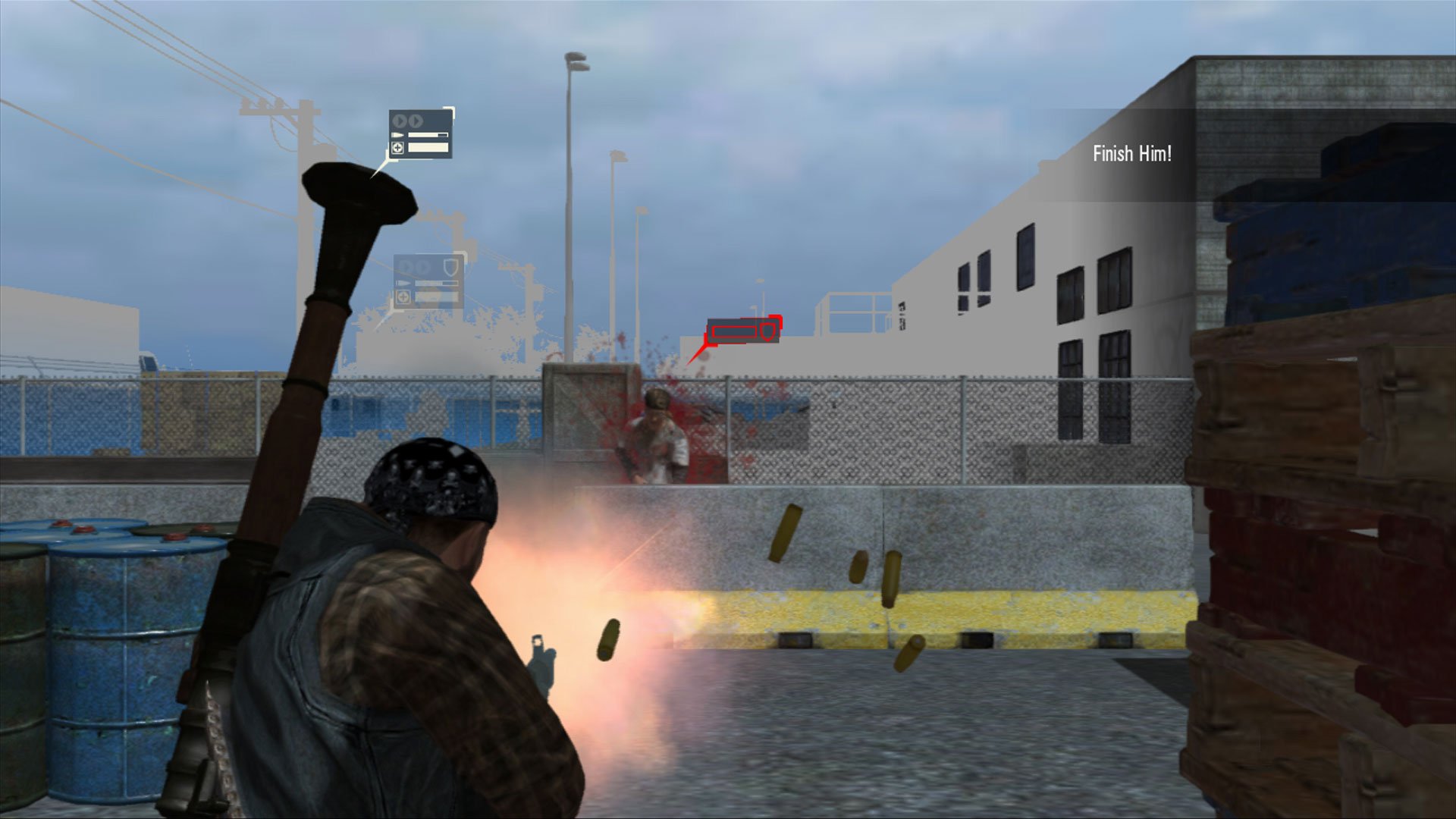Click the health cross icon in the player status panel
The image size is (1456, 819).
[x=397, y=149]
